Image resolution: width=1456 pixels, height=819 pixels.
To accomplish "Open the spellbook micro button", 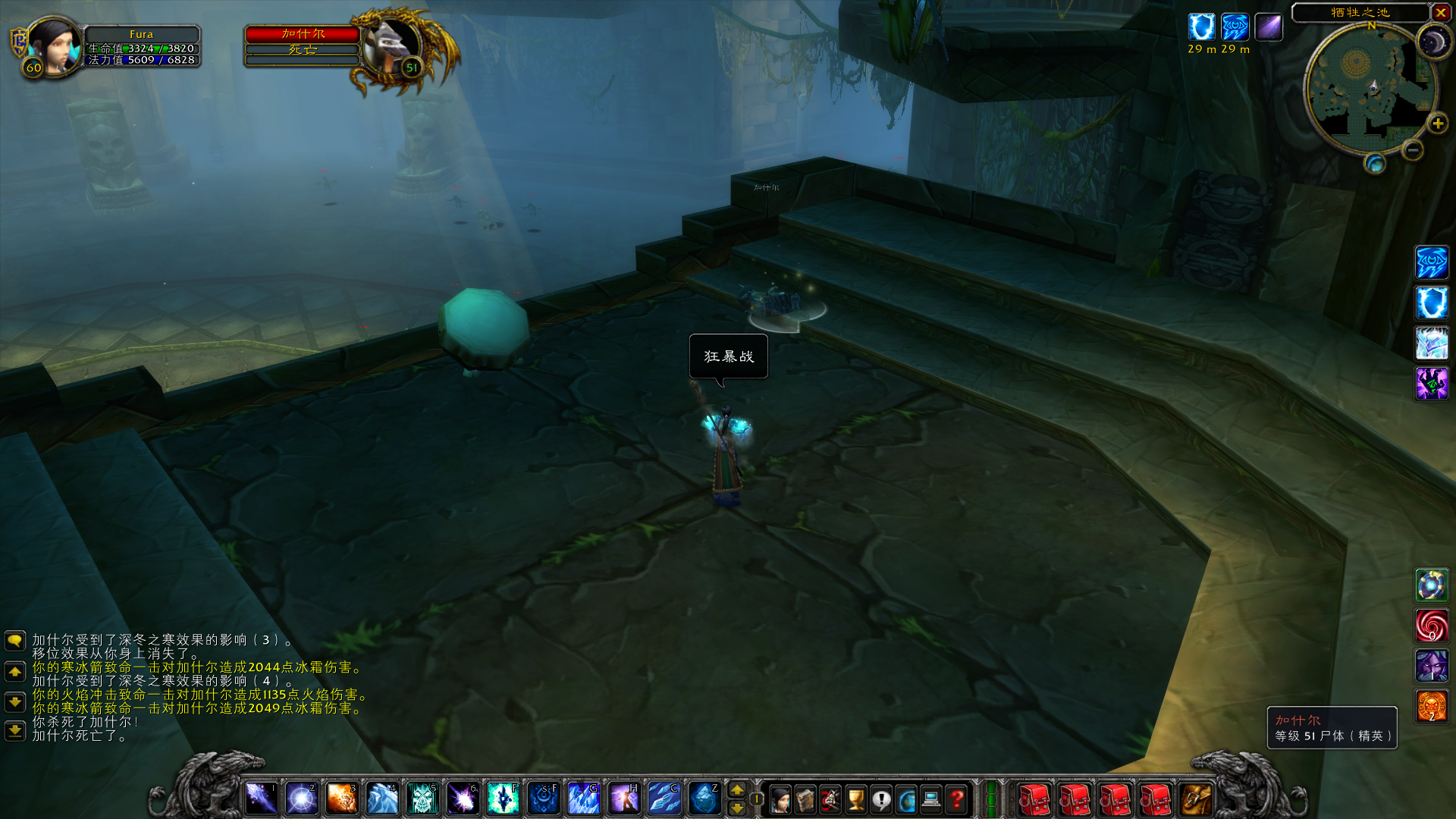I will 805,799.
